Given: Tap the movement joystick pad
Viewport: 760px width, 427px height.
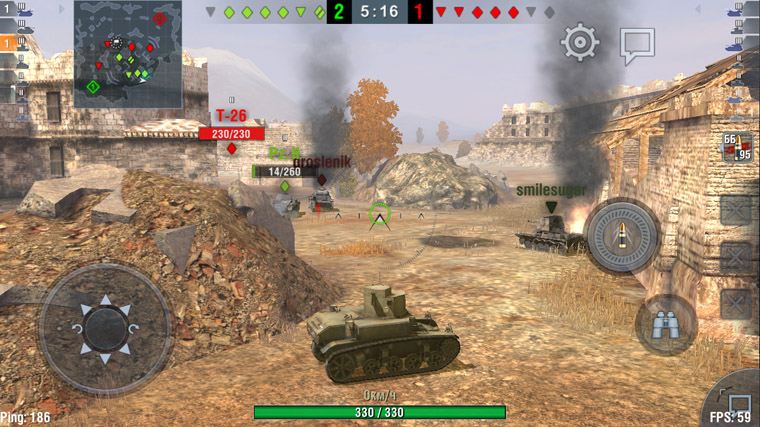Looking at the screenshot, I should pyautogui.click(x=105, y=327).
